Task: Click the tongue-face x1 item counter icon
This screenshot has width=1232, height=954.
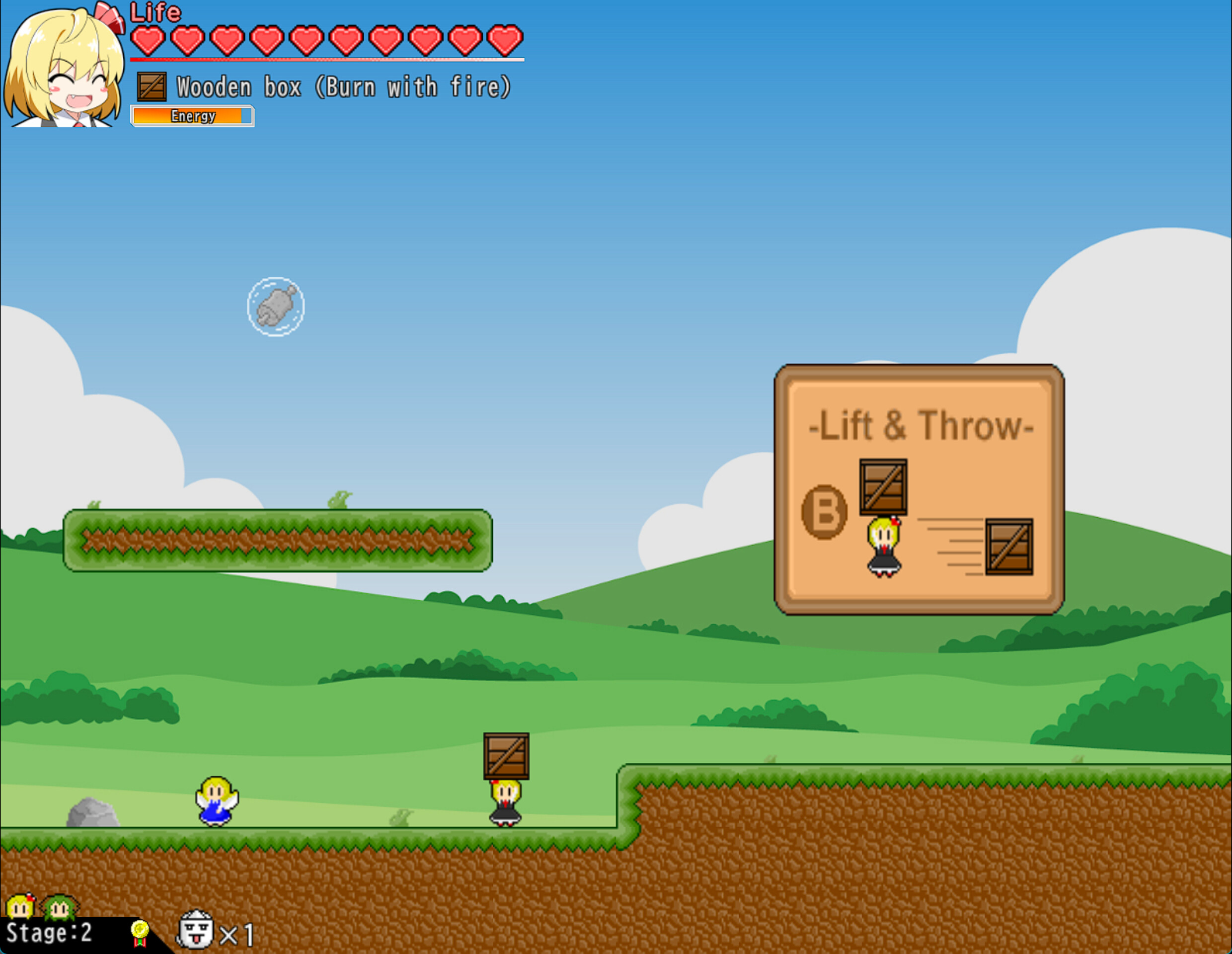Action: coord(195,929)
